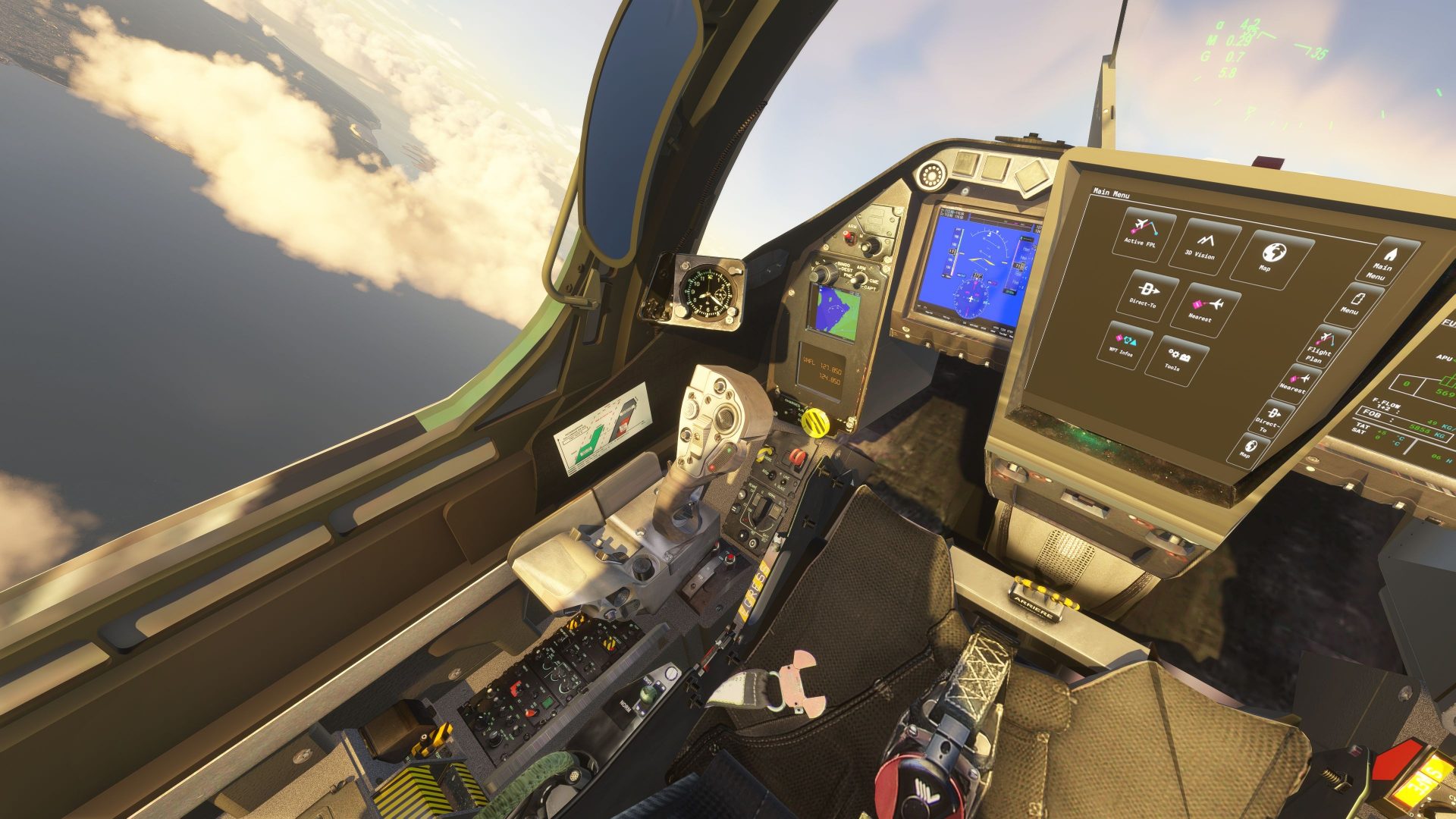Flip the red guarded ARM switch
1456x819 pixels.
849,238
